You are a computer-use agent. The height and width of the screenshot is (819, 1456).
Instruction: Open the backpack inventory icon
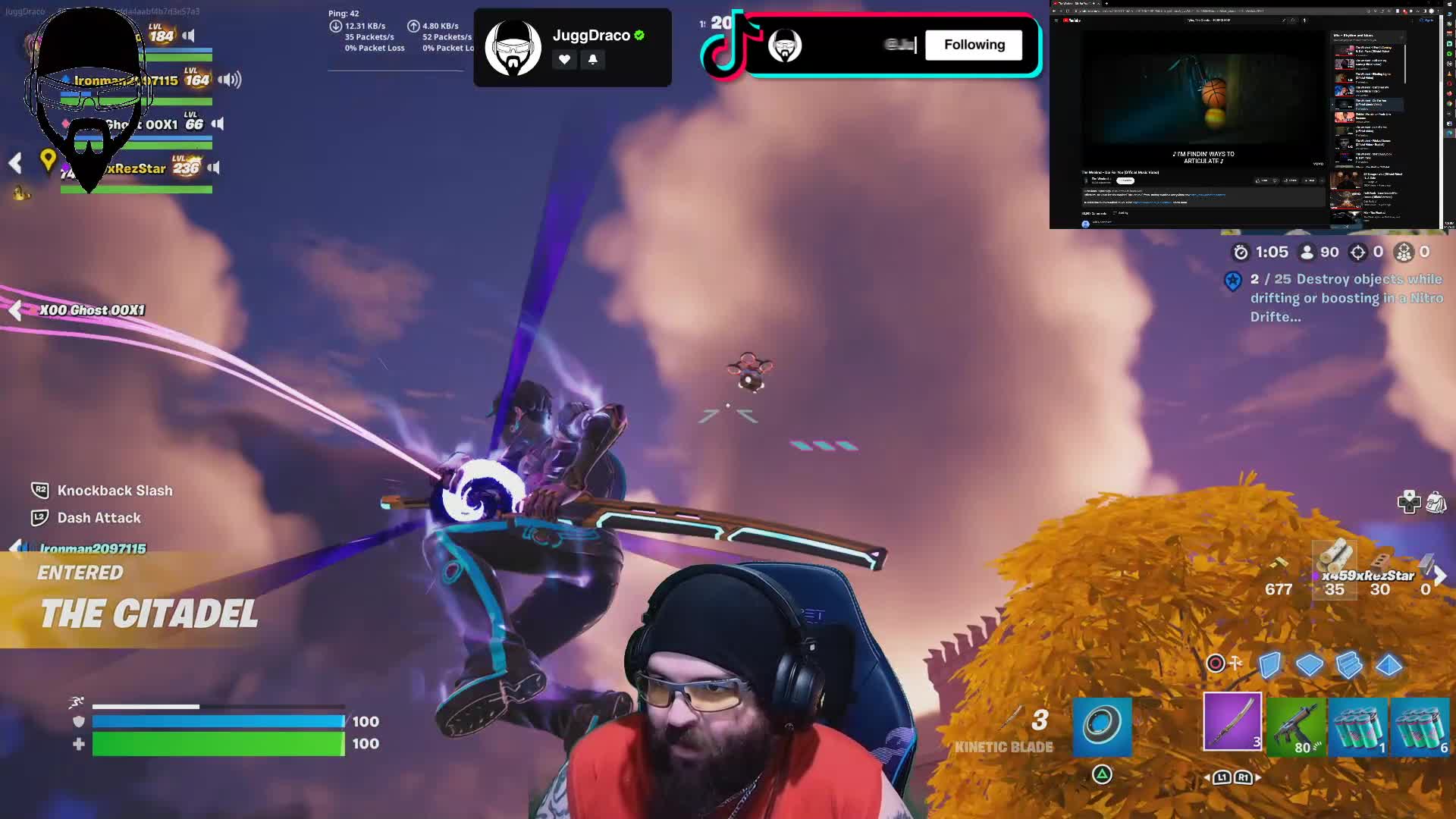point(1436,502)
